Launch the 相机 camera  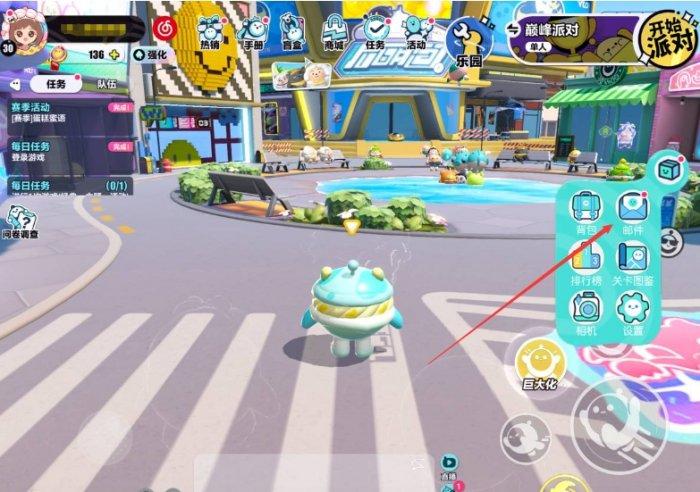click(586, 311)
